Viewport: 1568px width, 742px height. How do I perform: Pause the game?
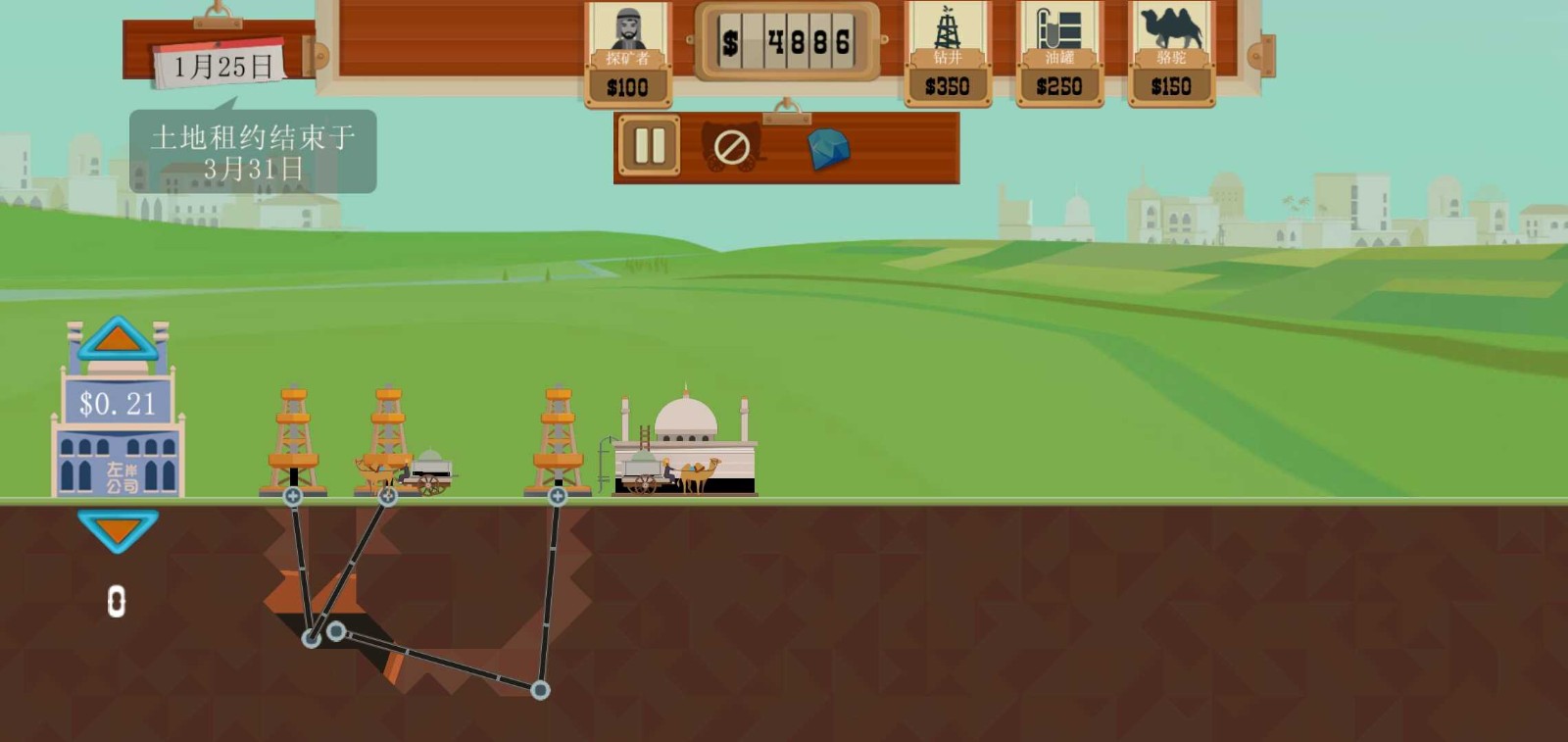649,147
